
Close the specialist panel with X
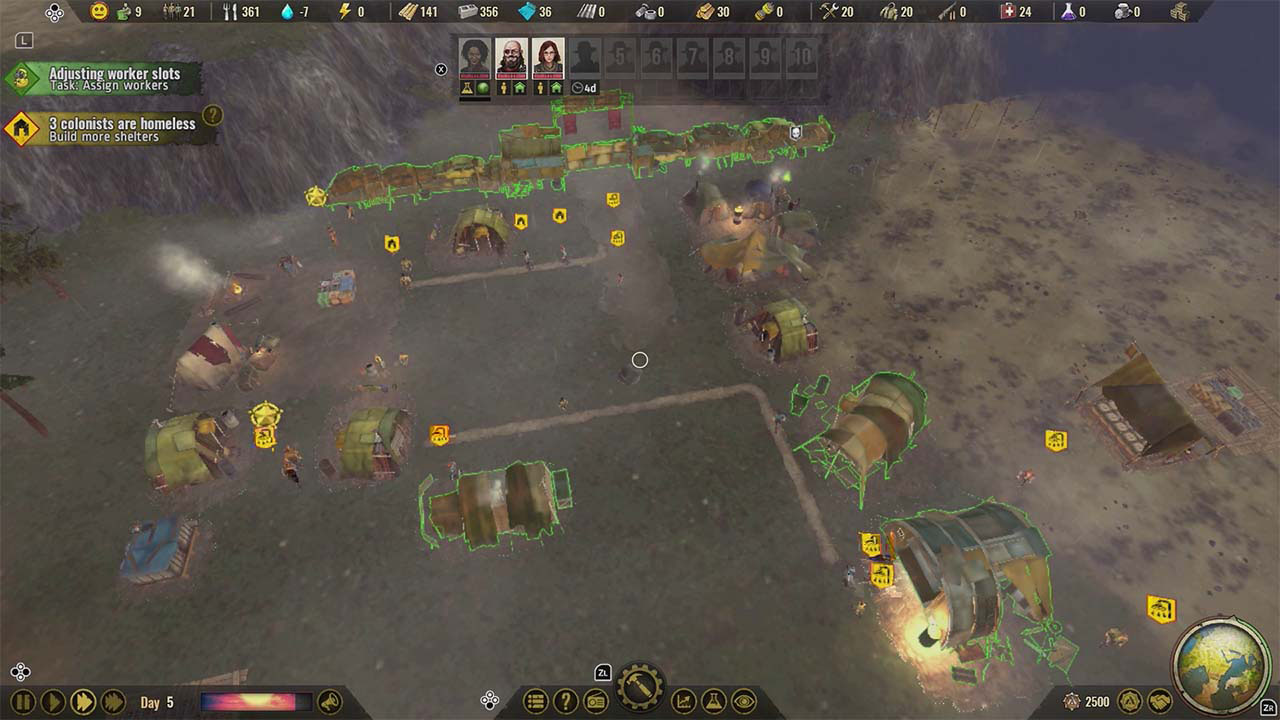click(x=441, y=68)
